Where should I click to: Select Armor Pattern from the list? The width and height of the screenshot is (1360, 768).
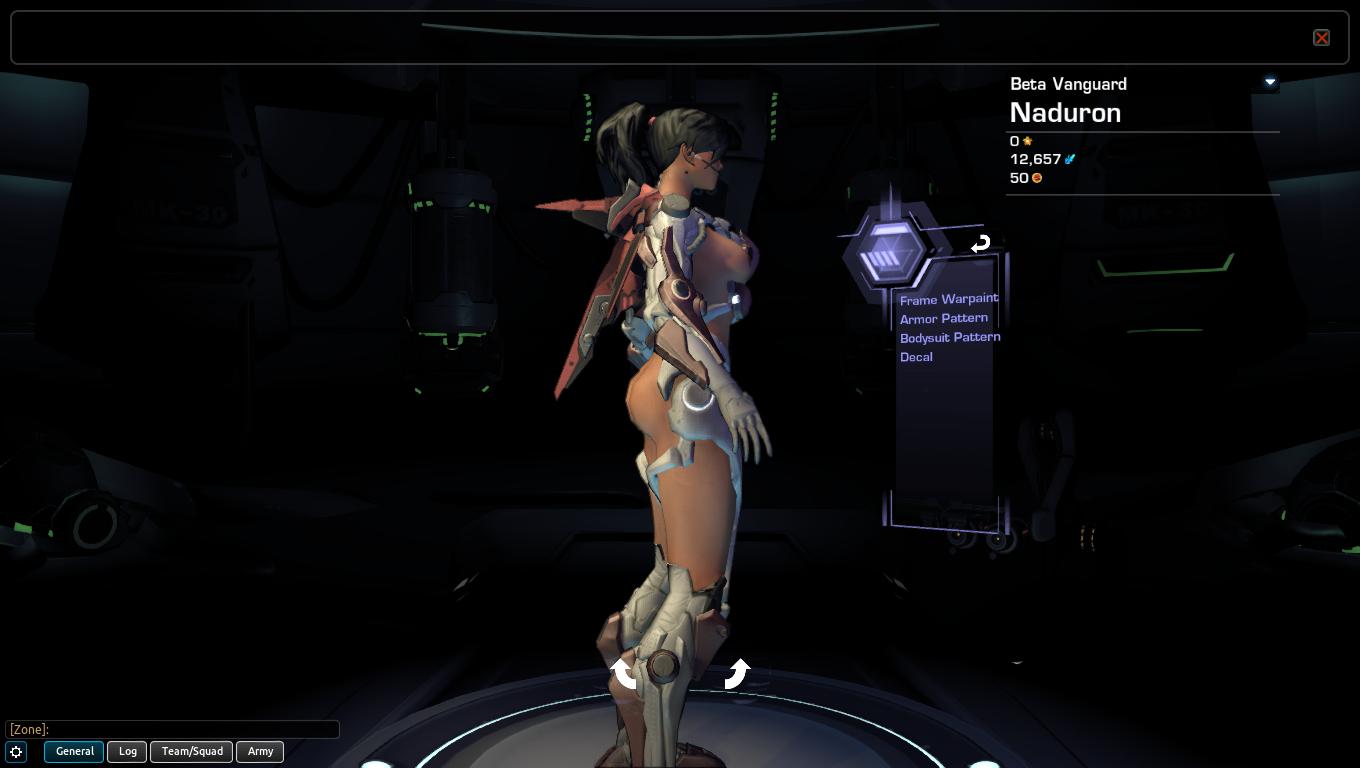(x=943, y=318)
